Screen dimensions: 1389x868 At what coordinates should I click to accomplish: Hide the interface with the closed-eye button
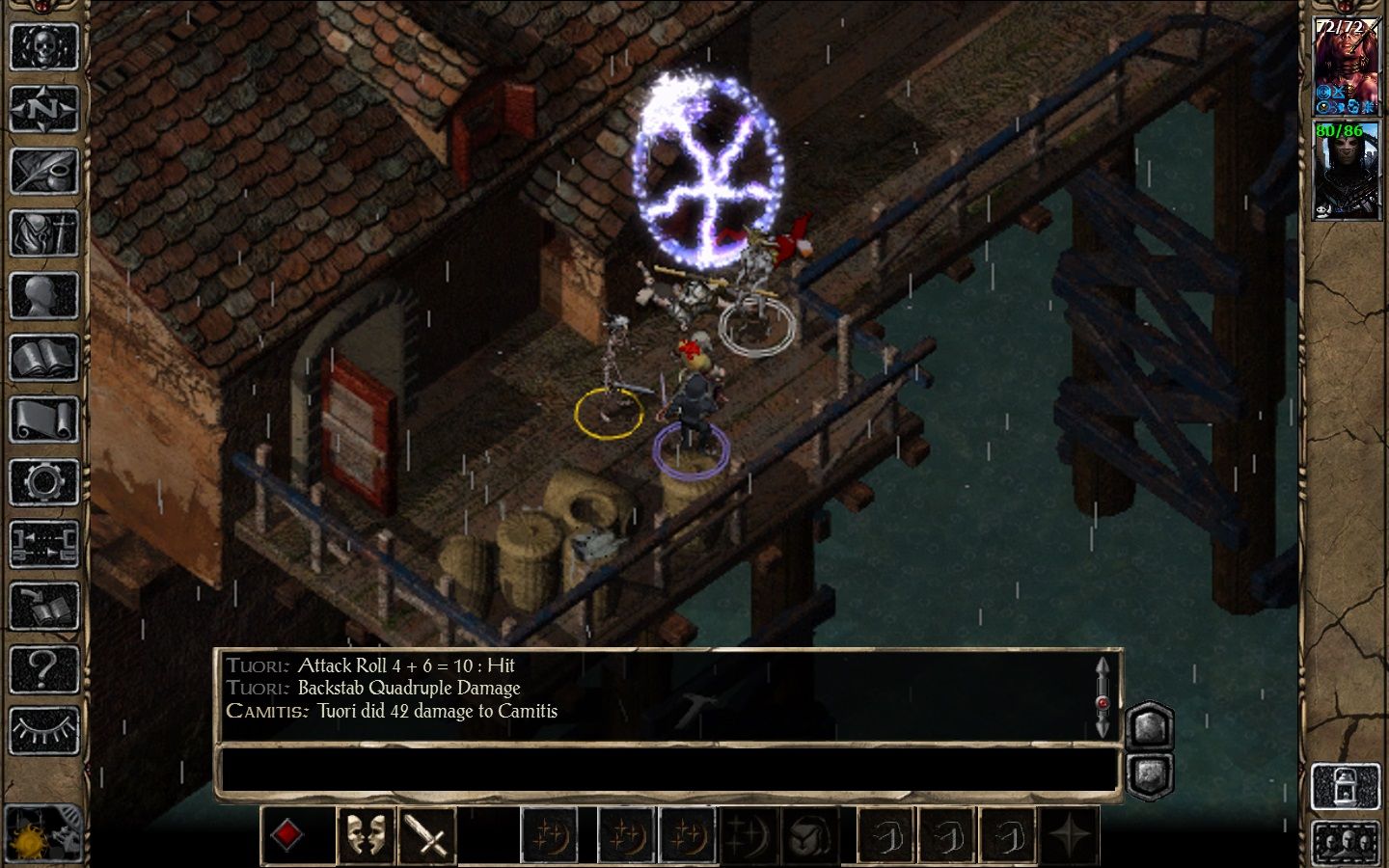point(43,730)
